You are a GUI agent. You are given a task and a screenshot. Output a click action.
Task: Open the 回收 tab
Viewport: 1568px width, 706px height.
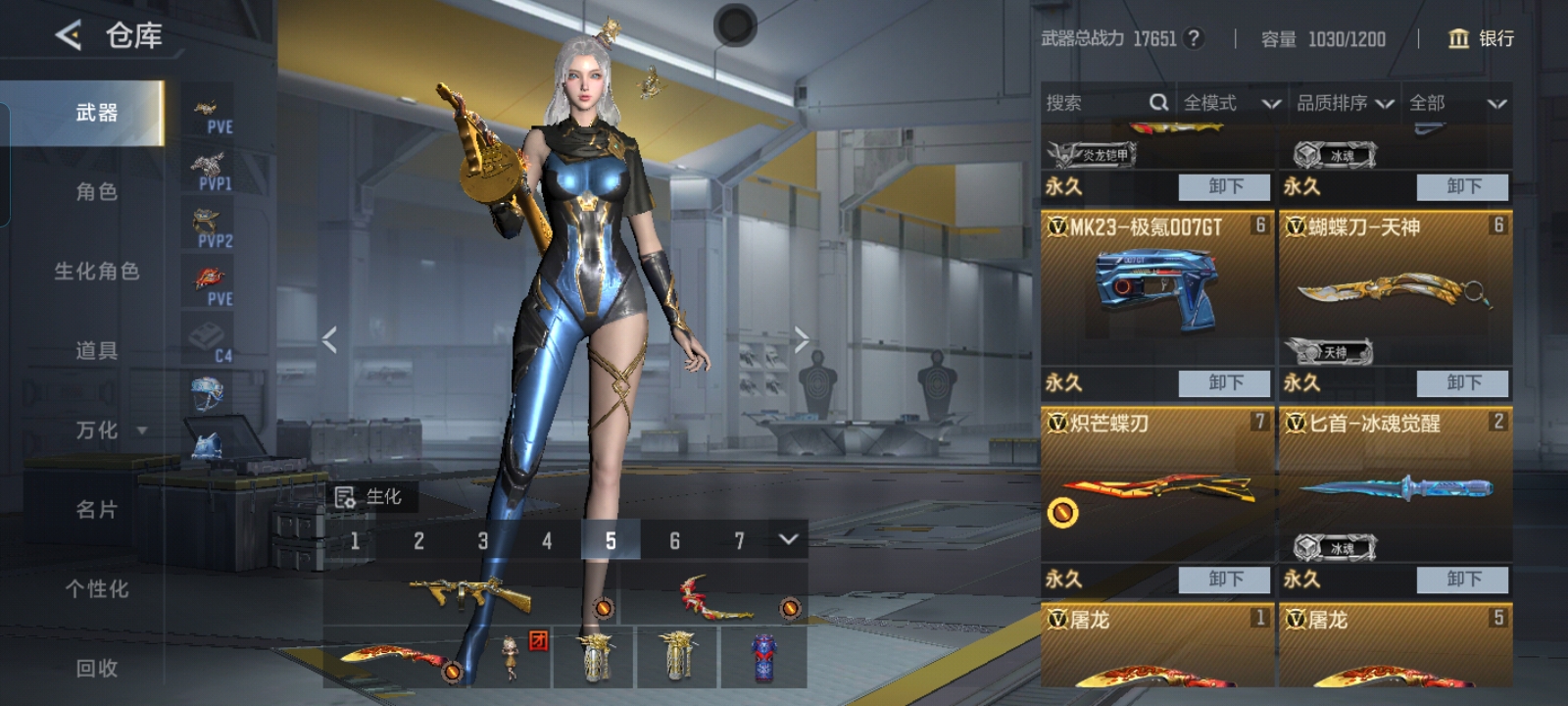click(x=96, y=668)
